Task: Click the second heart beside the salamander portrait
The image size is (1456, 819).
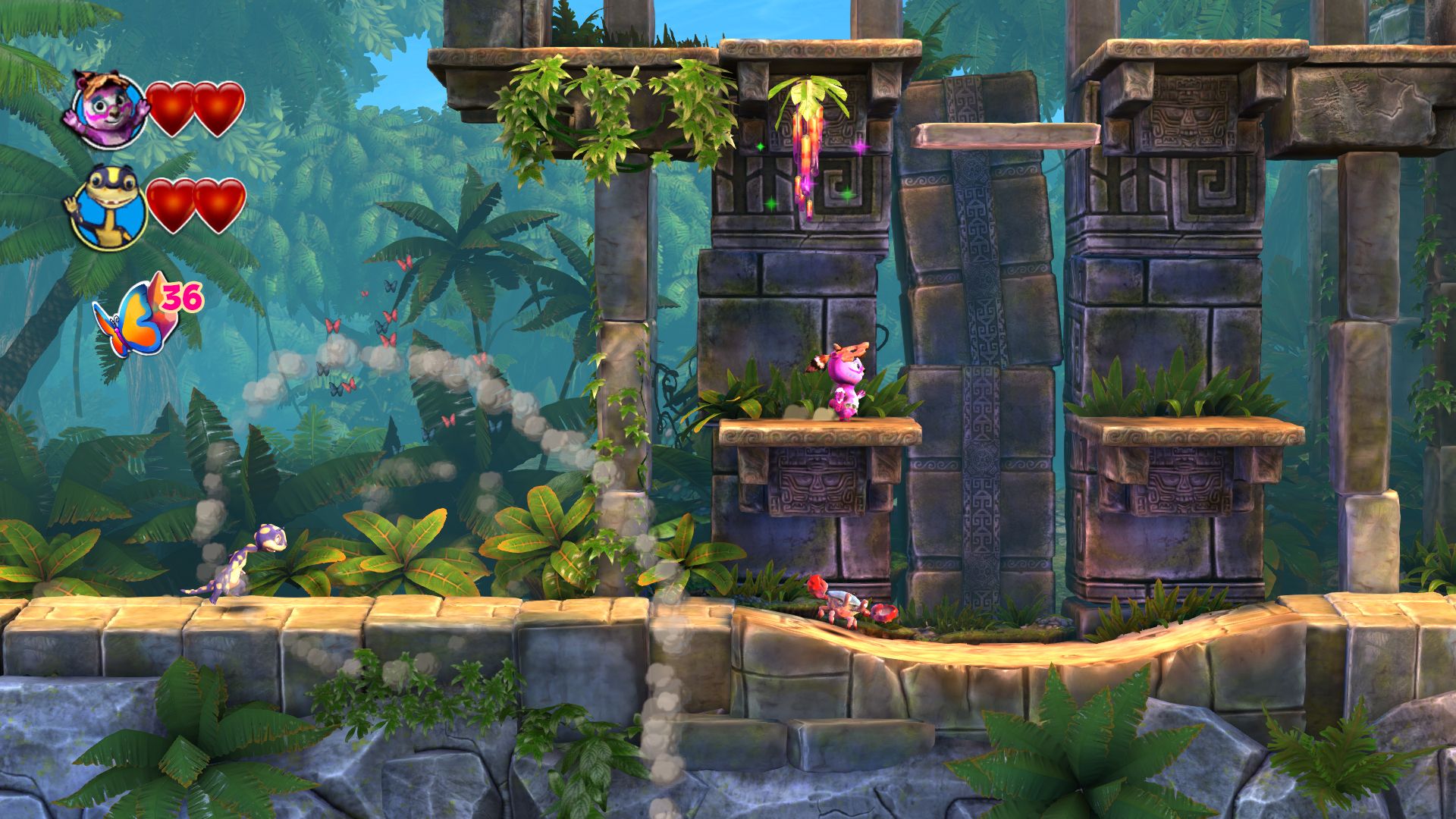Action: click(x=218, y=206)
